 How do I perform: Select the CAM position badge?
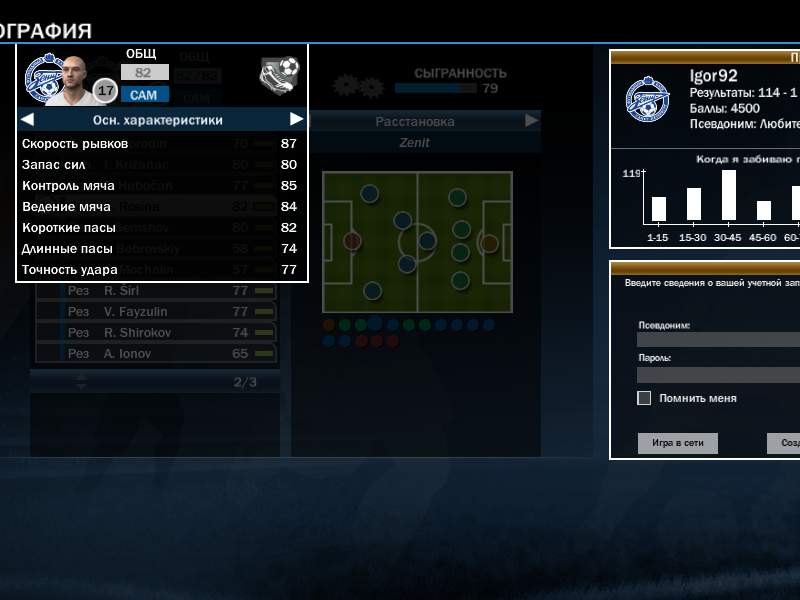[145, 95]
